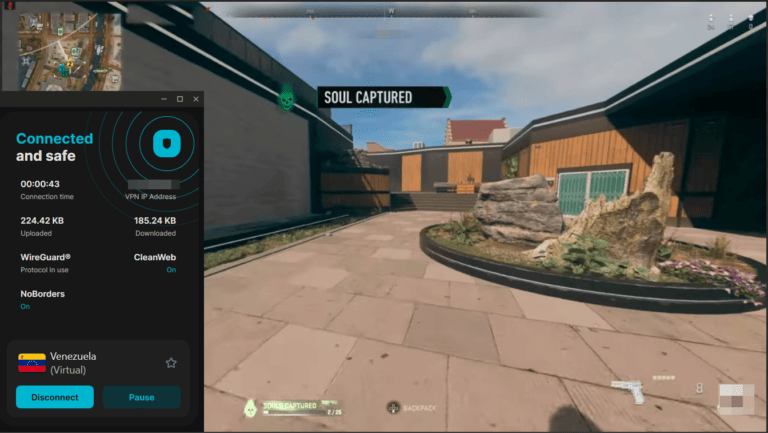Image resolution: width=768 pixels, height=433 pixels.
Task: Open the minimap in the corner
Action: coord(68,51)
